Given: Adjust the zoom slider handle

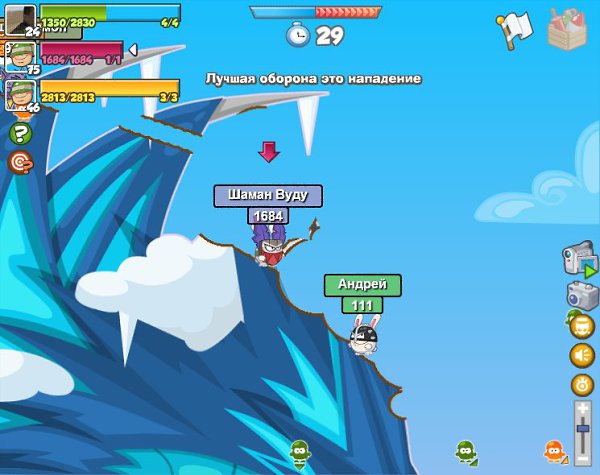Looking at the screenshot, I should pyautogui.click(x=582, y=428).
